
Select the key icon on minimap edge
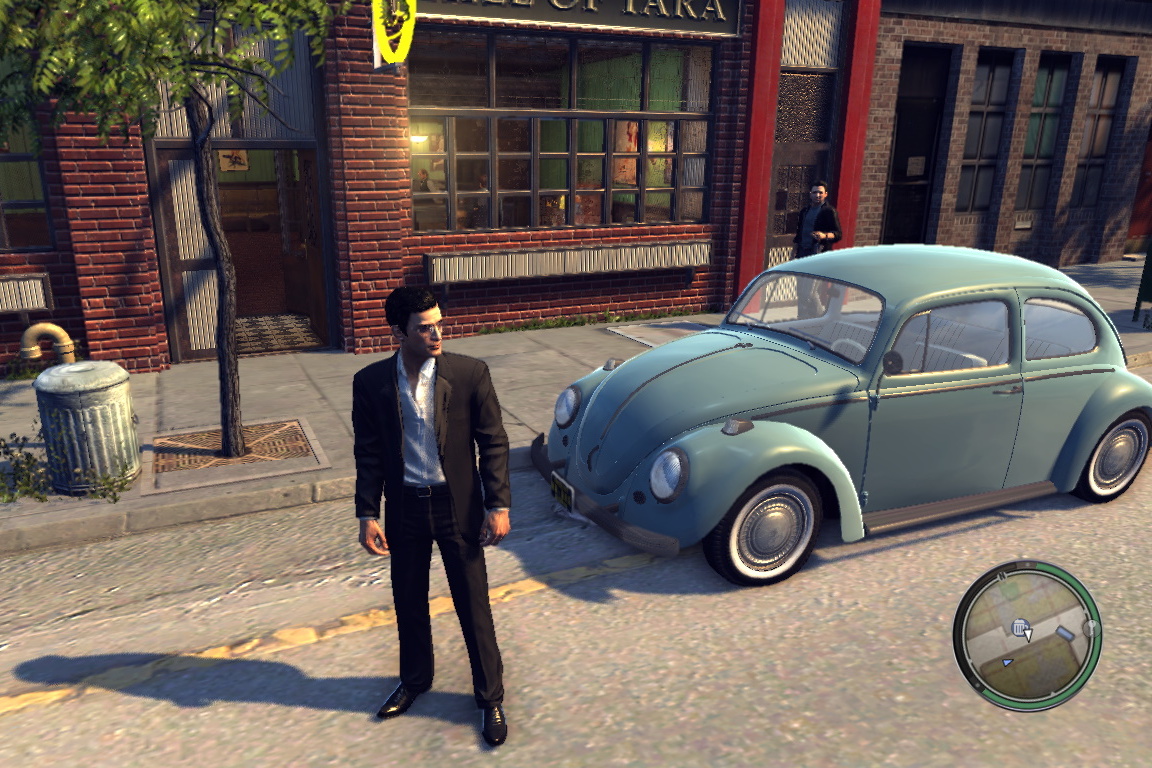(1090, 628)
